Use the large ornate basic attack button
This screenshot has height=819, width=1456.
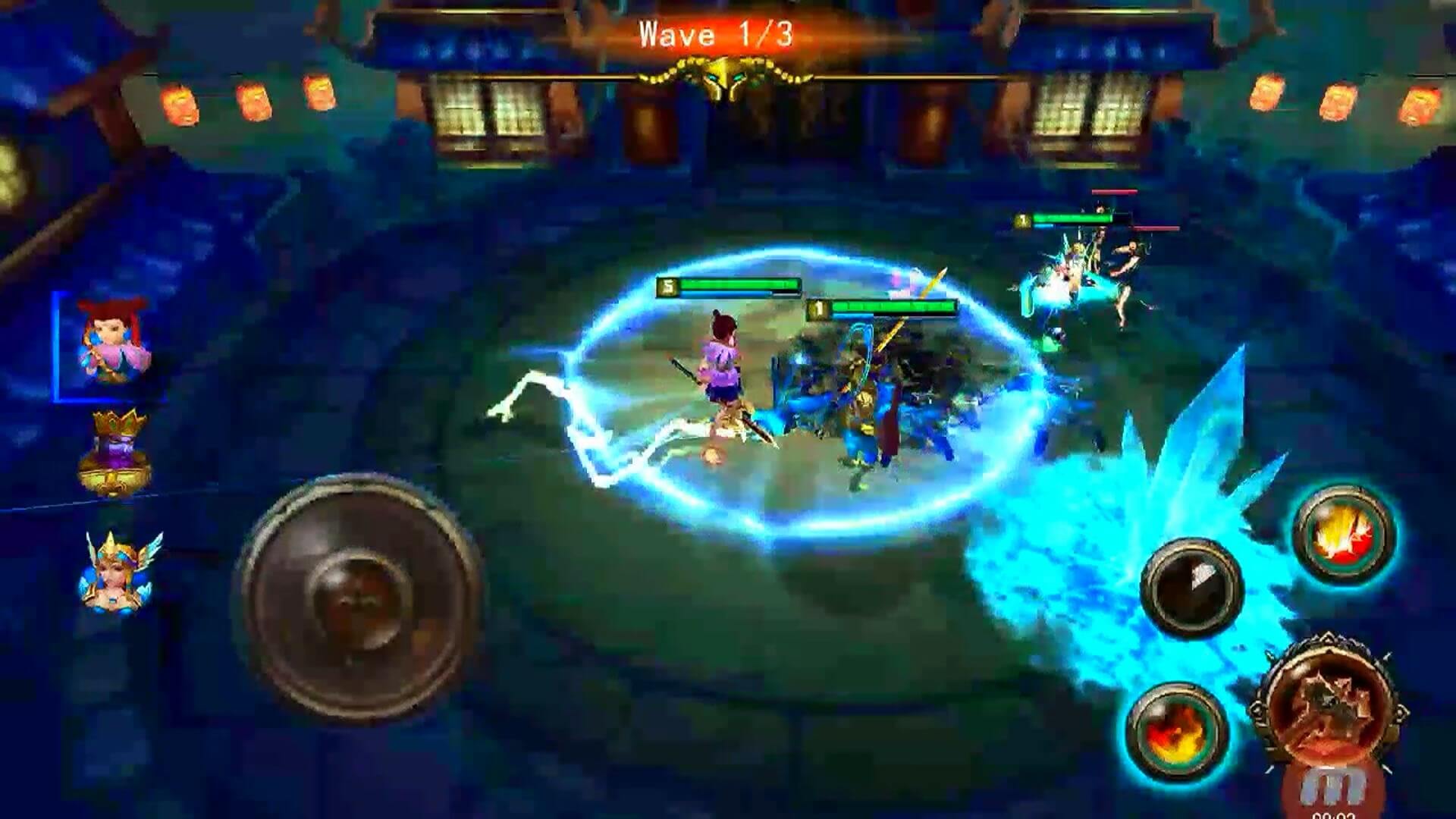tap(1329, 709)
